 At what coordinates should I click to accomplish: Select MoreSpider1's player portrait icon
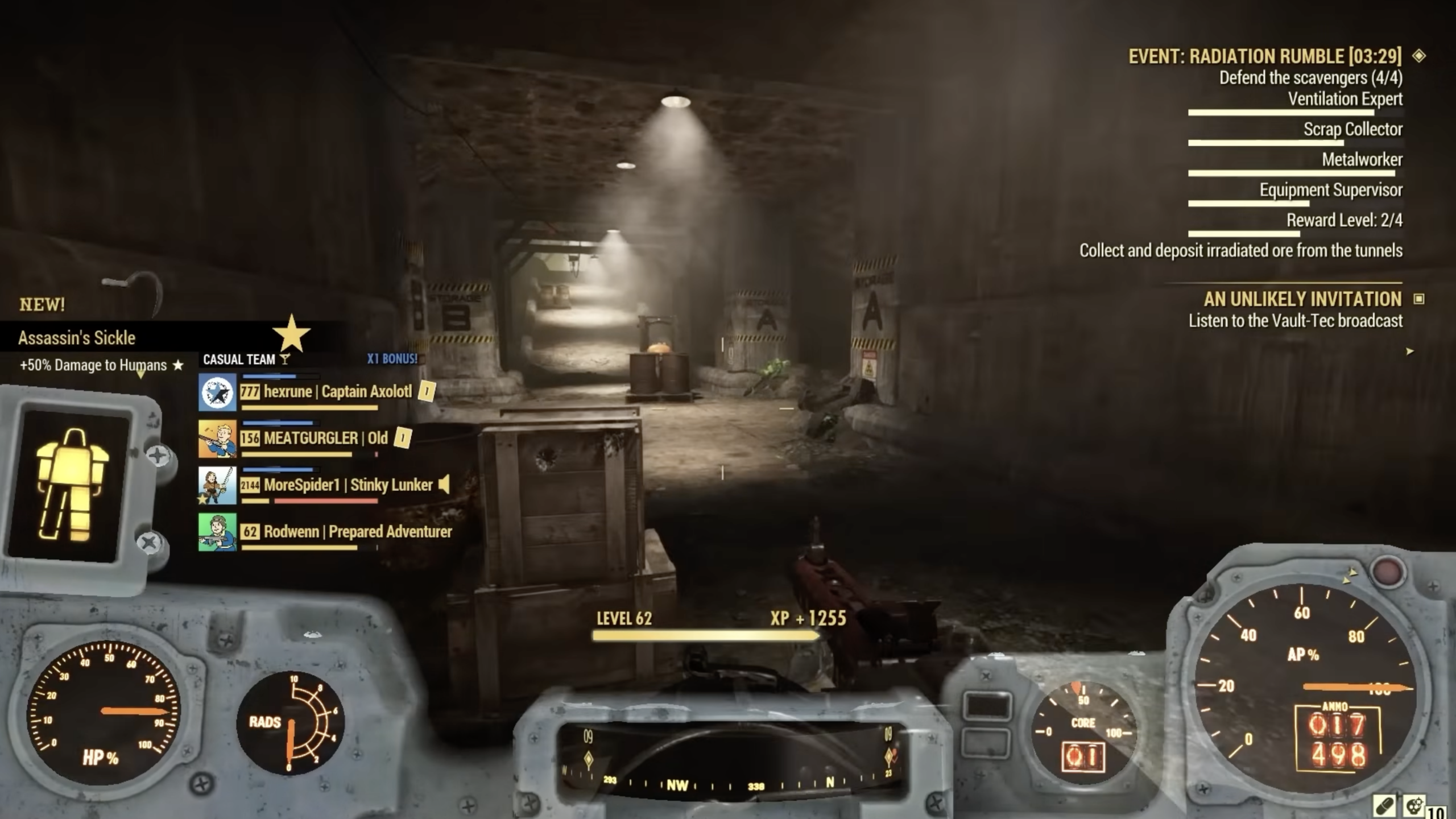point(218,486)
